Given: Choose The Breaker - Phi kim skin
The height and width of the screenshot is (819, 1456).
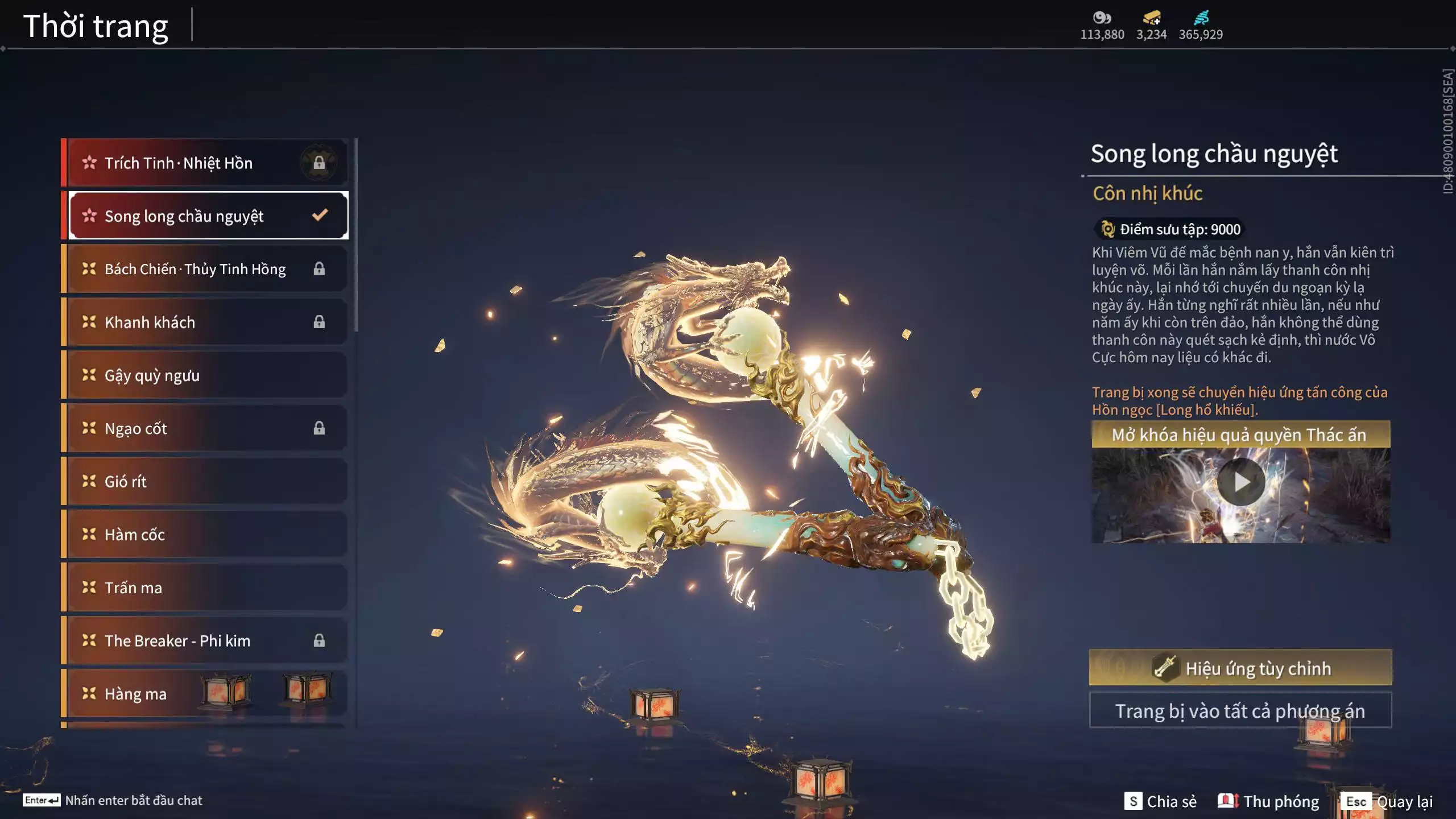Looking at the screenshot, I should (x=205, y=640).
